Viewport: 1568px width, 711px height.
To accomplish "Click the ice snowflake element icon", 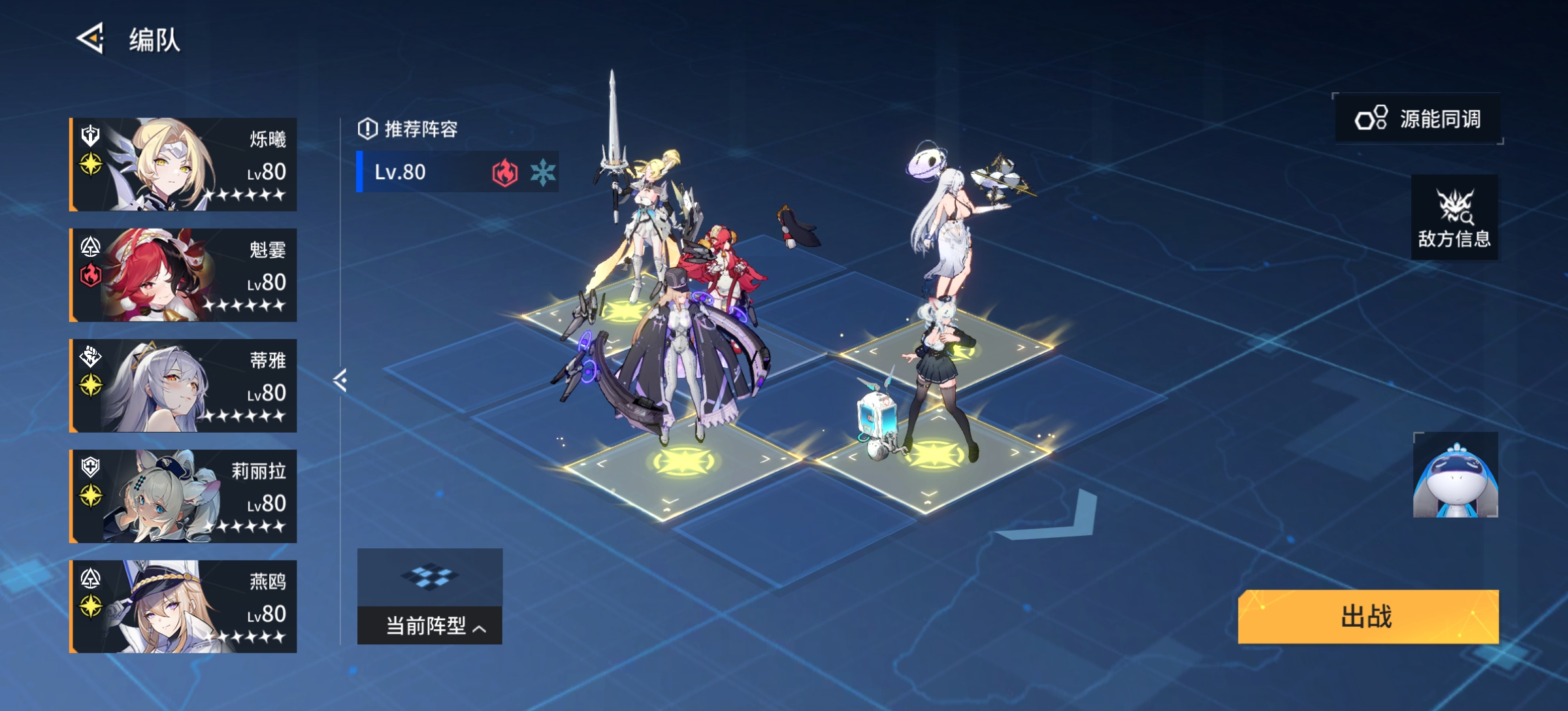I will point(542,173).
